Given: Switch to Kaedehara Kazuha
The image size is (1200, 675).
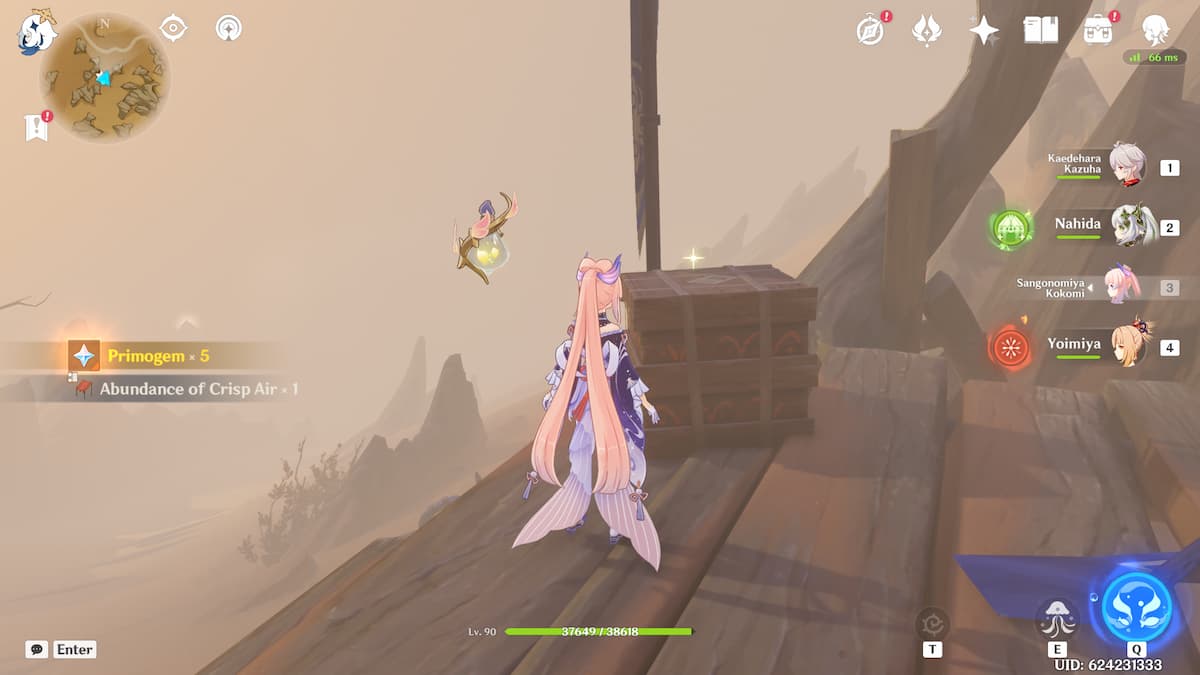Looking at the screenshot, I should tap(1128, 166).
